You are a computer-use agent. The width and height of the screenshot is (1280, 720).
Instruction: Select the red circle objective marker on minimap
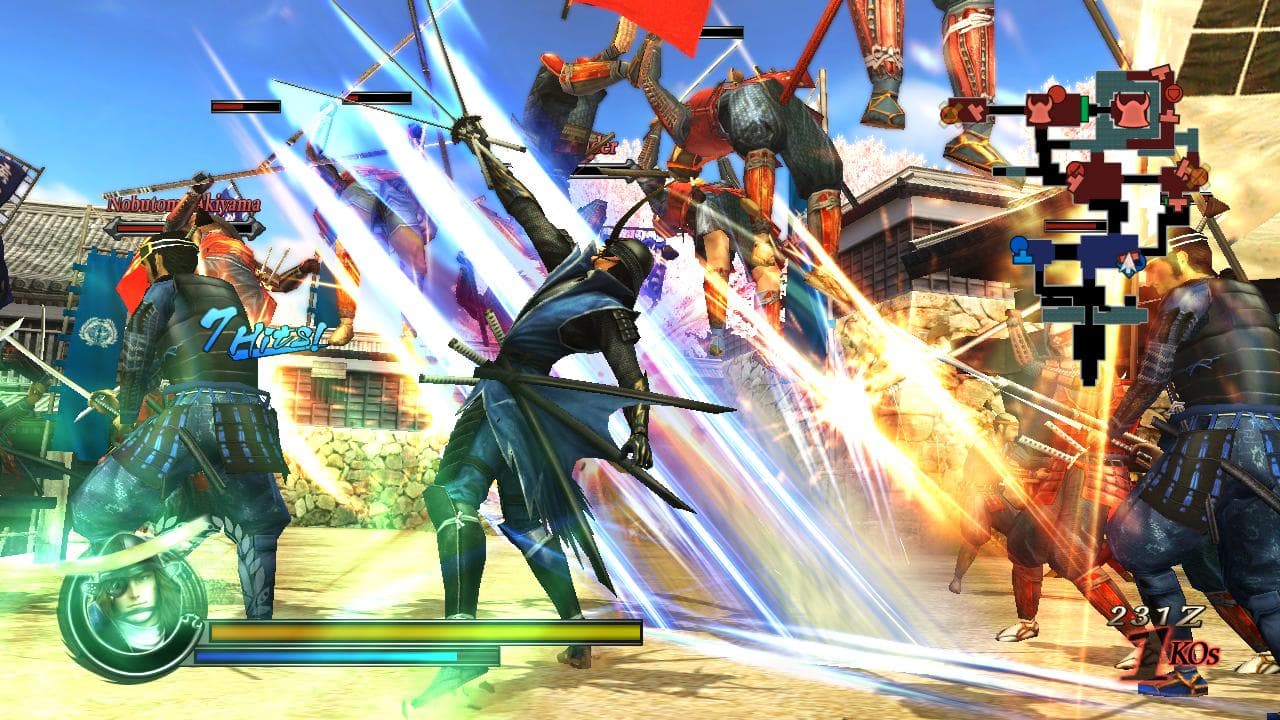coord(1055,92)
